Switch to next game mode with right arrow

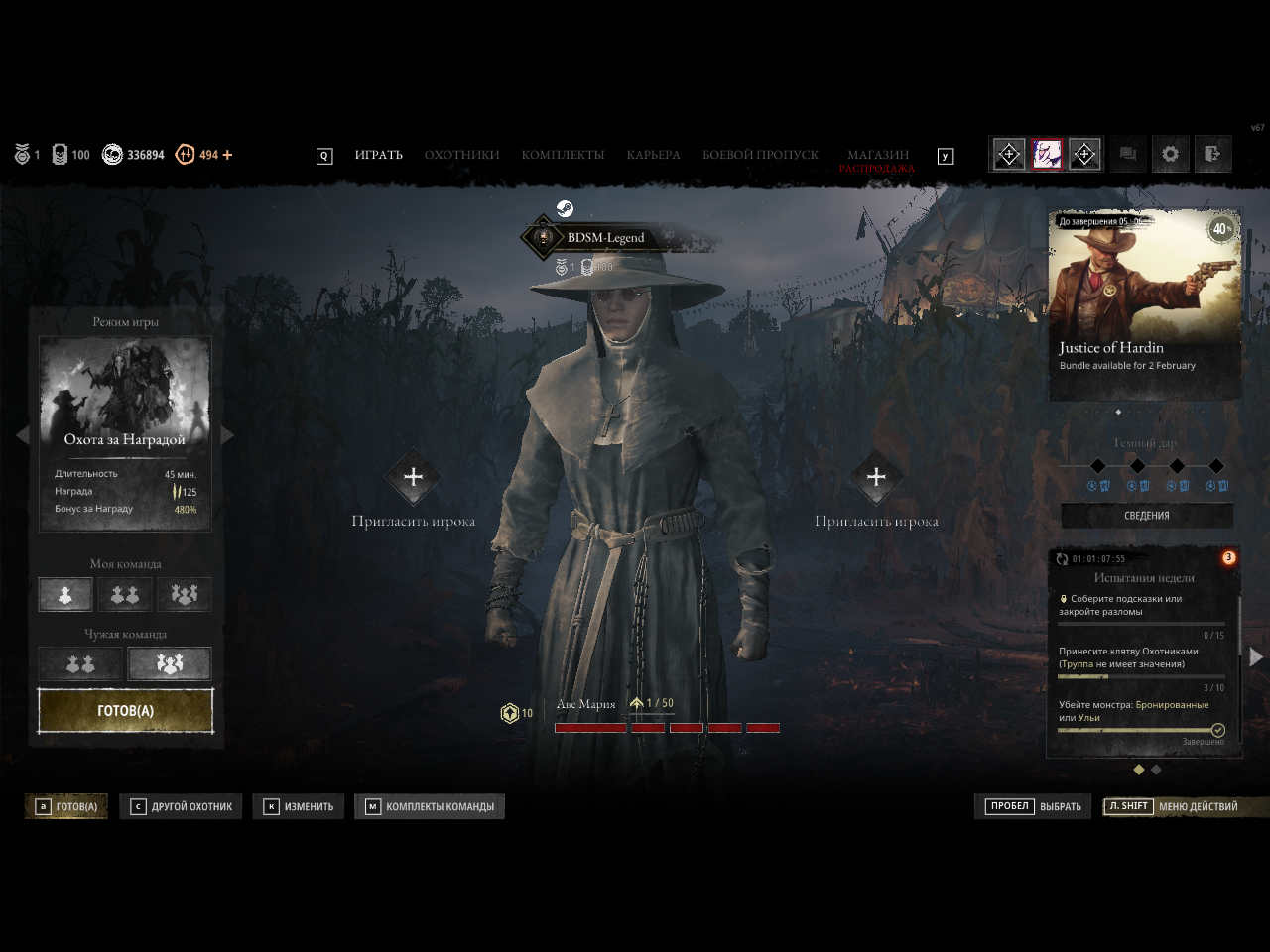coord(227,435)
